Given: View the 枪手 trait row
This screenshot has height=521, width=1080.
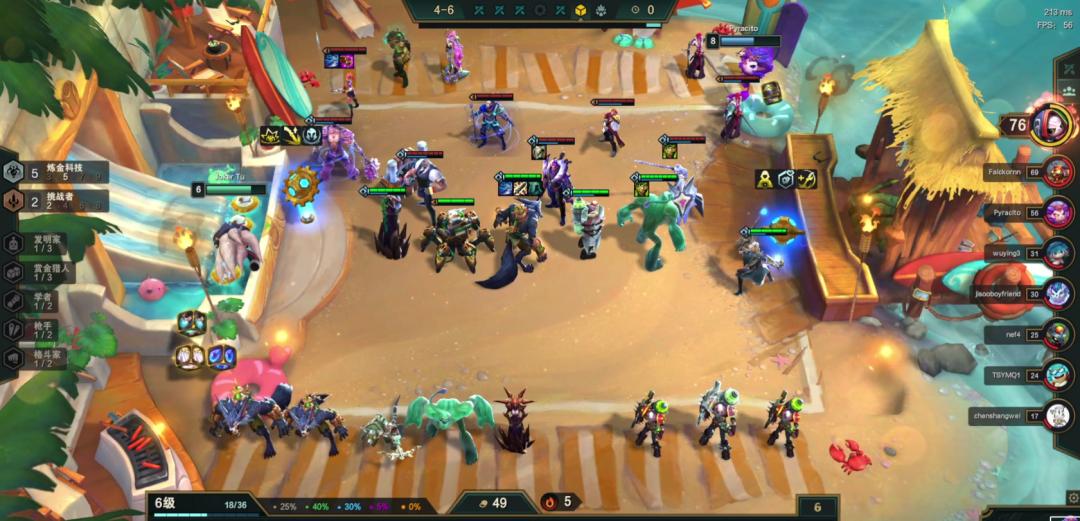Looking at the screenshot, I should 46,329.
